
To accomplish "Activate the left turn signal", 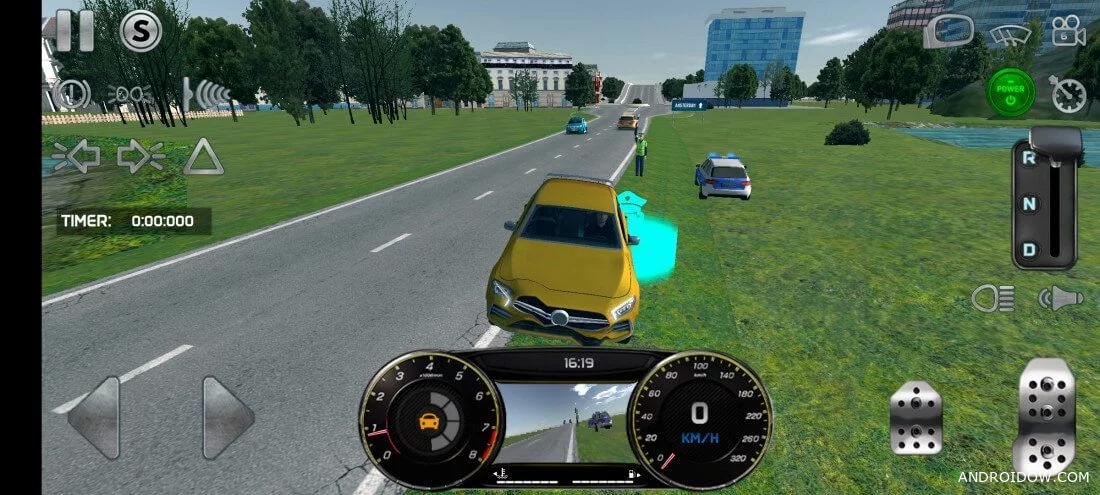I will (75, 157).
